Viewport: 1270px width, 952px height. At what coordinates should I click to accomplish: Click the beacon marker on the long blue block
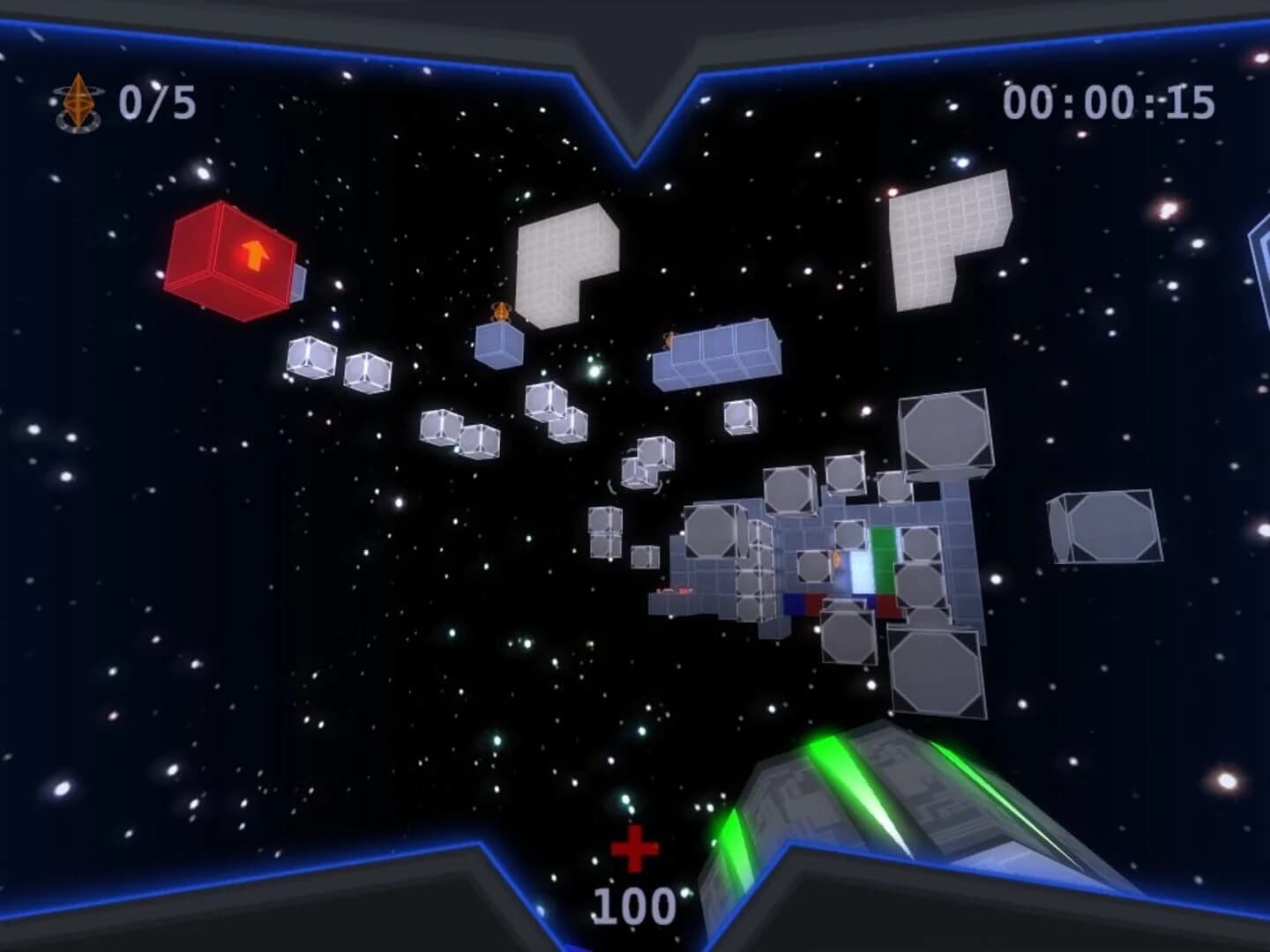point(668,338)
